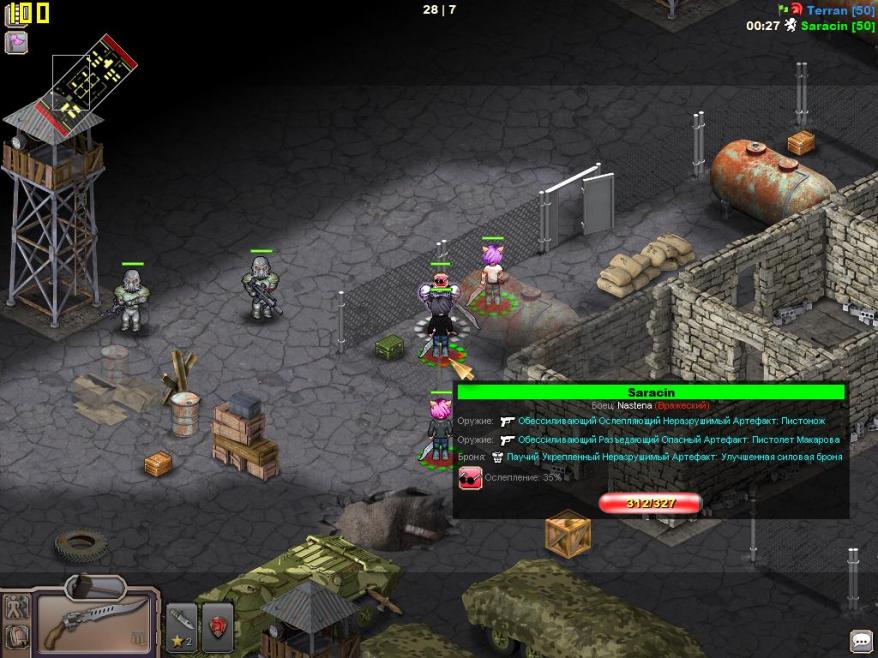Click the blinding pistol-knife artifact link
878x658 pixels.
(x=672, y=422)
